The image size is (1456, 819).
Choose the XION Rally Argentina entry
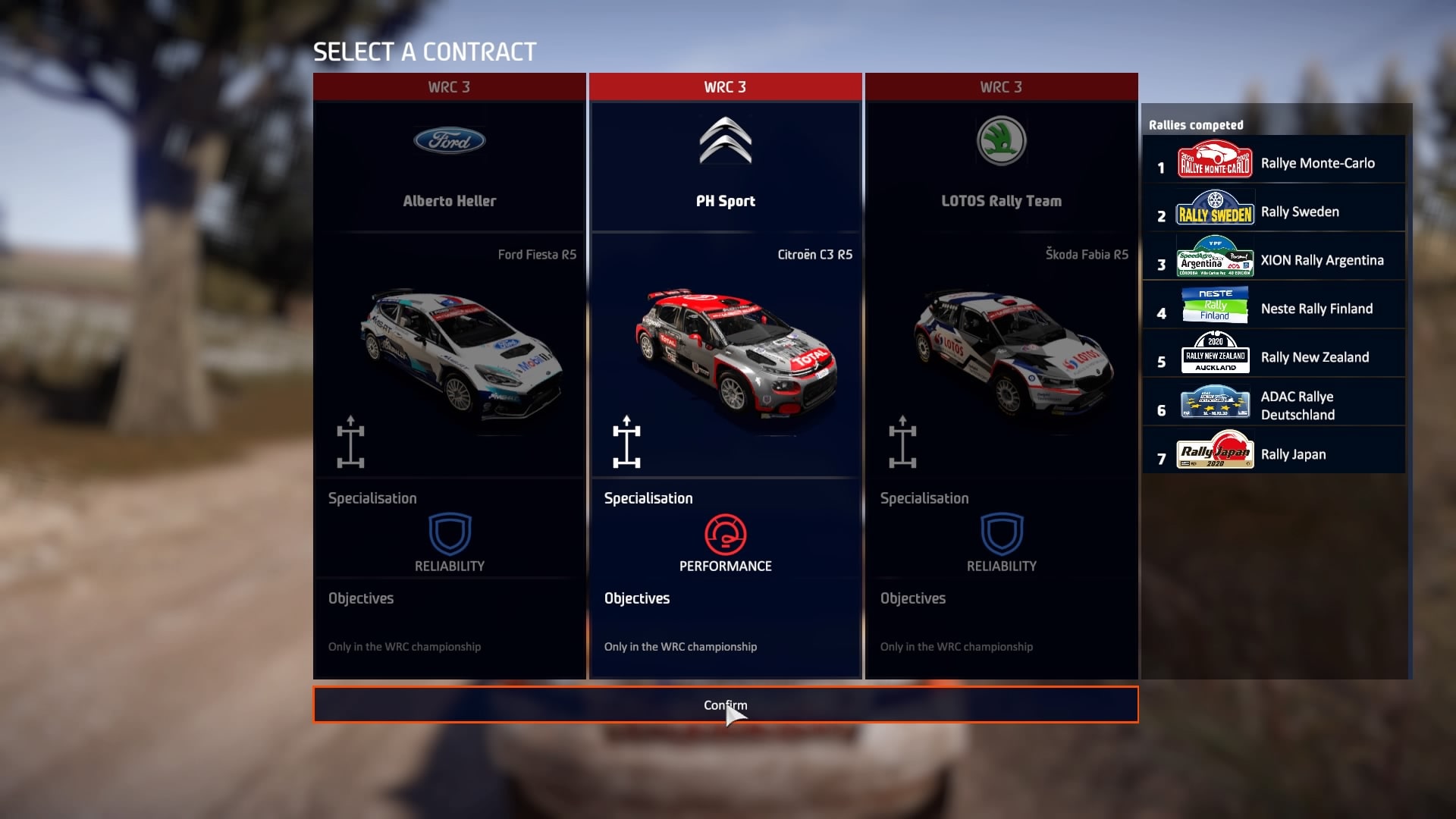click(1274, 260)
